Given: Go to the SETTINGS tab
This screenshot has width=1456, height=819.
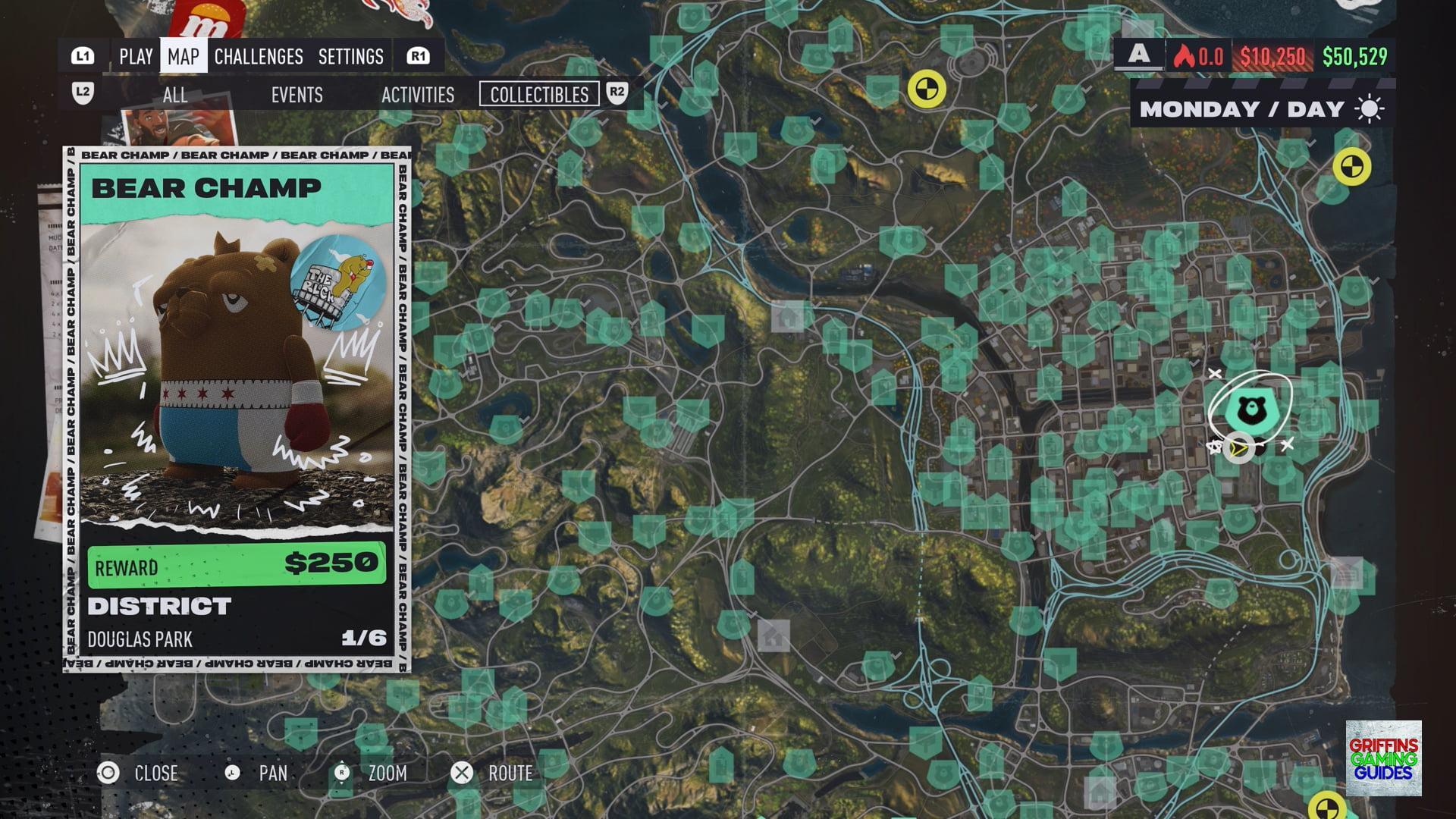Looking at the screenshot, I should pos(350,56).
